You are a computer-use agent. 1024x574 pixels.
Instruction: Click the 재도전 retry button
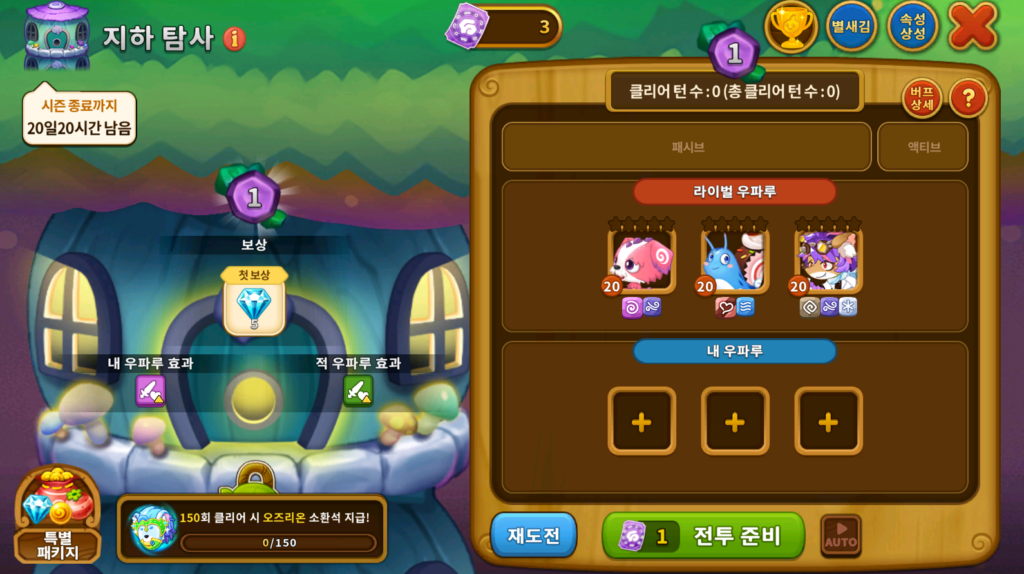click(x=533, y=536)
